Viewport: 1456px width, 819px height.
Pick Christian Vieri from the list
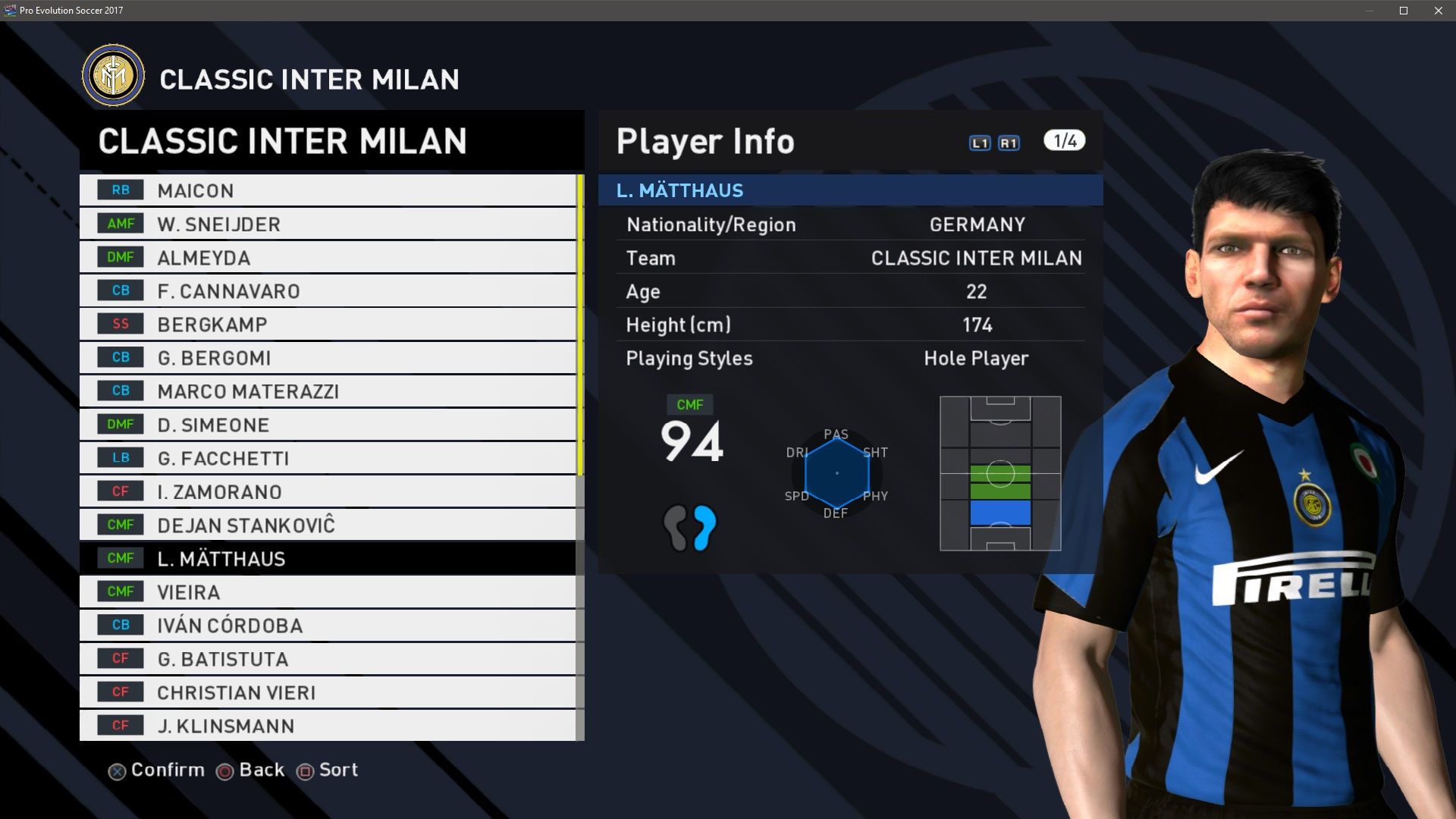(328, 692)
